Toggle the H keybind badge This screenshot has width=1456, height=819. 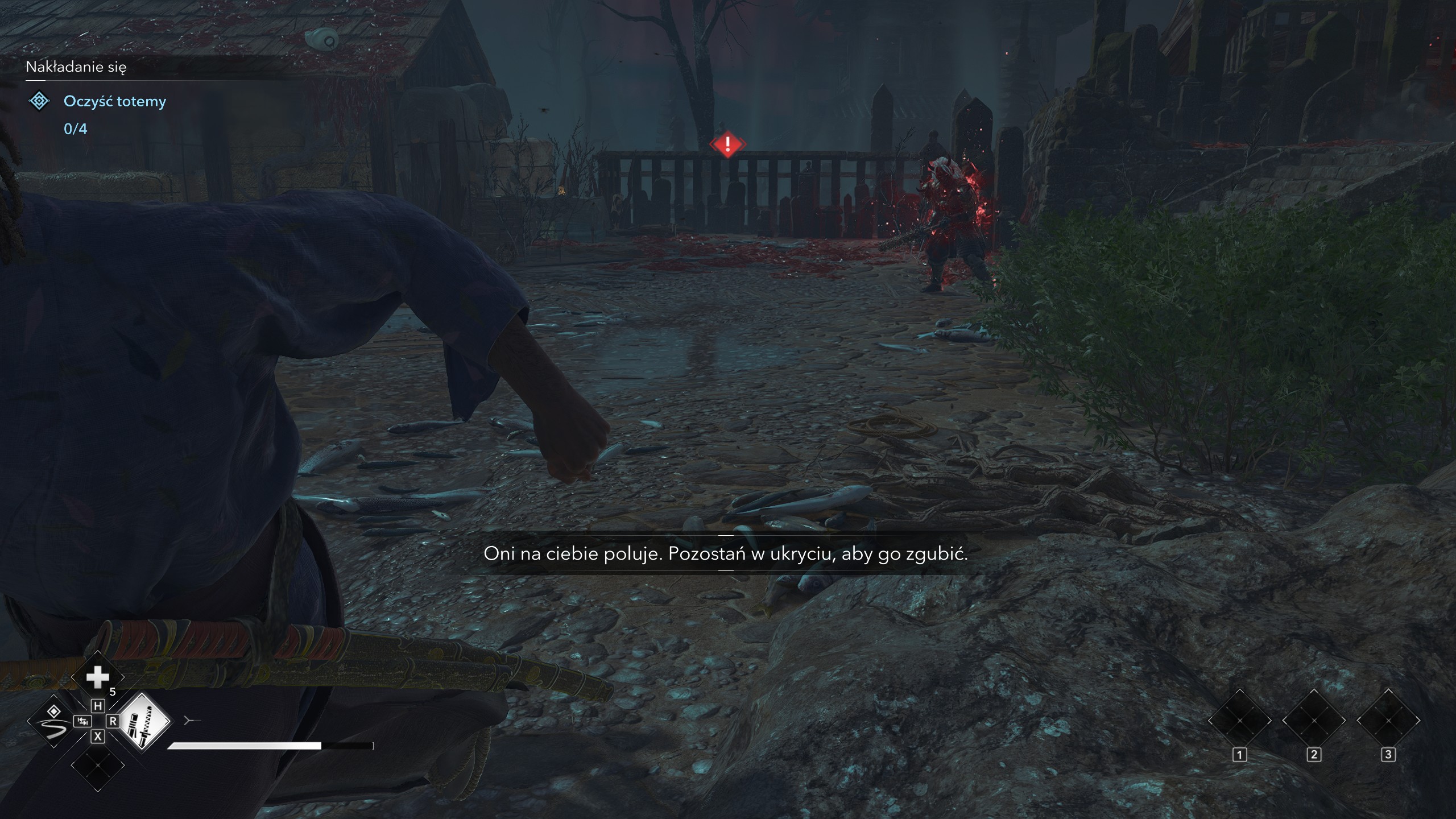98,706
